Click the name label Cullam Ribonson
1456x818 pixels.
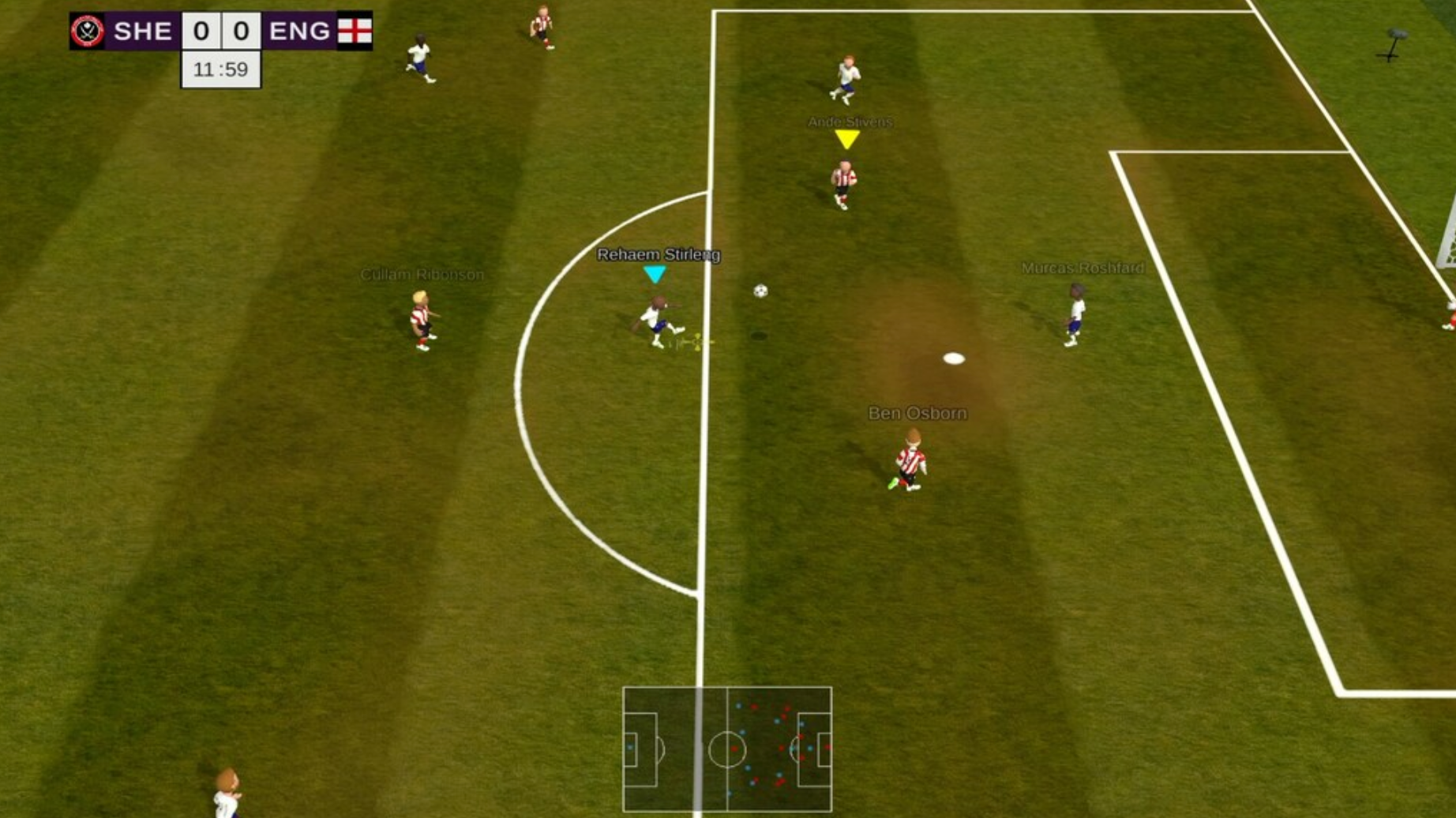[x=422, y=273]
